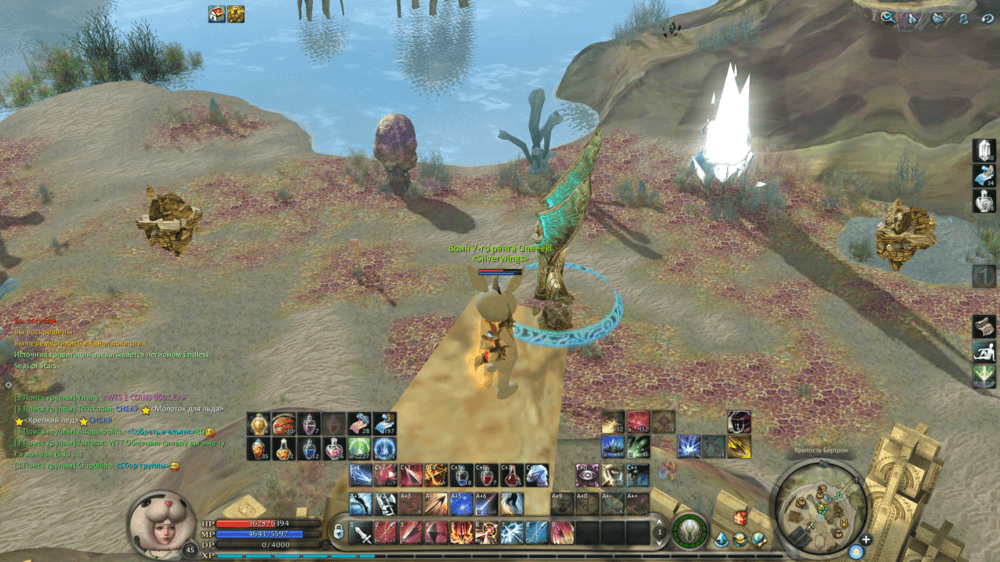Viewport: 1000px width, 562px height.
Task: Use the yellow lightning skill icon
Action: coord(739,446)
